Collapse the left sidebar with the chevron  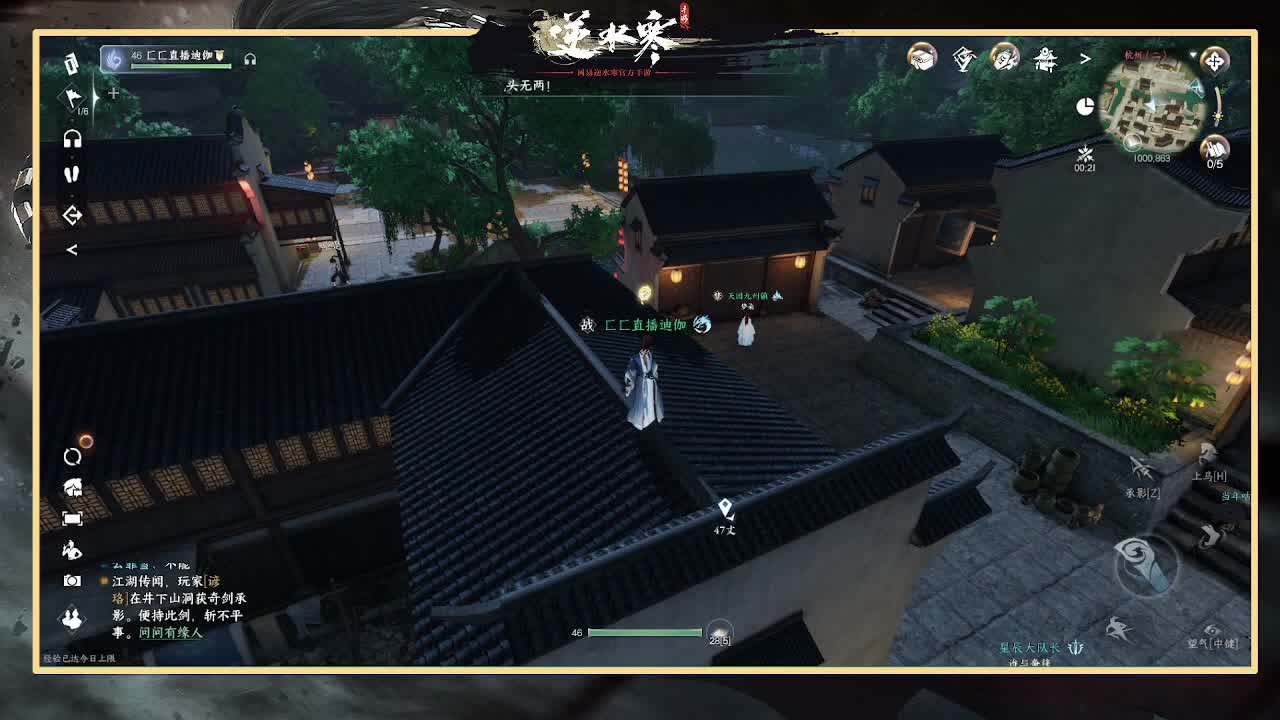70,248
